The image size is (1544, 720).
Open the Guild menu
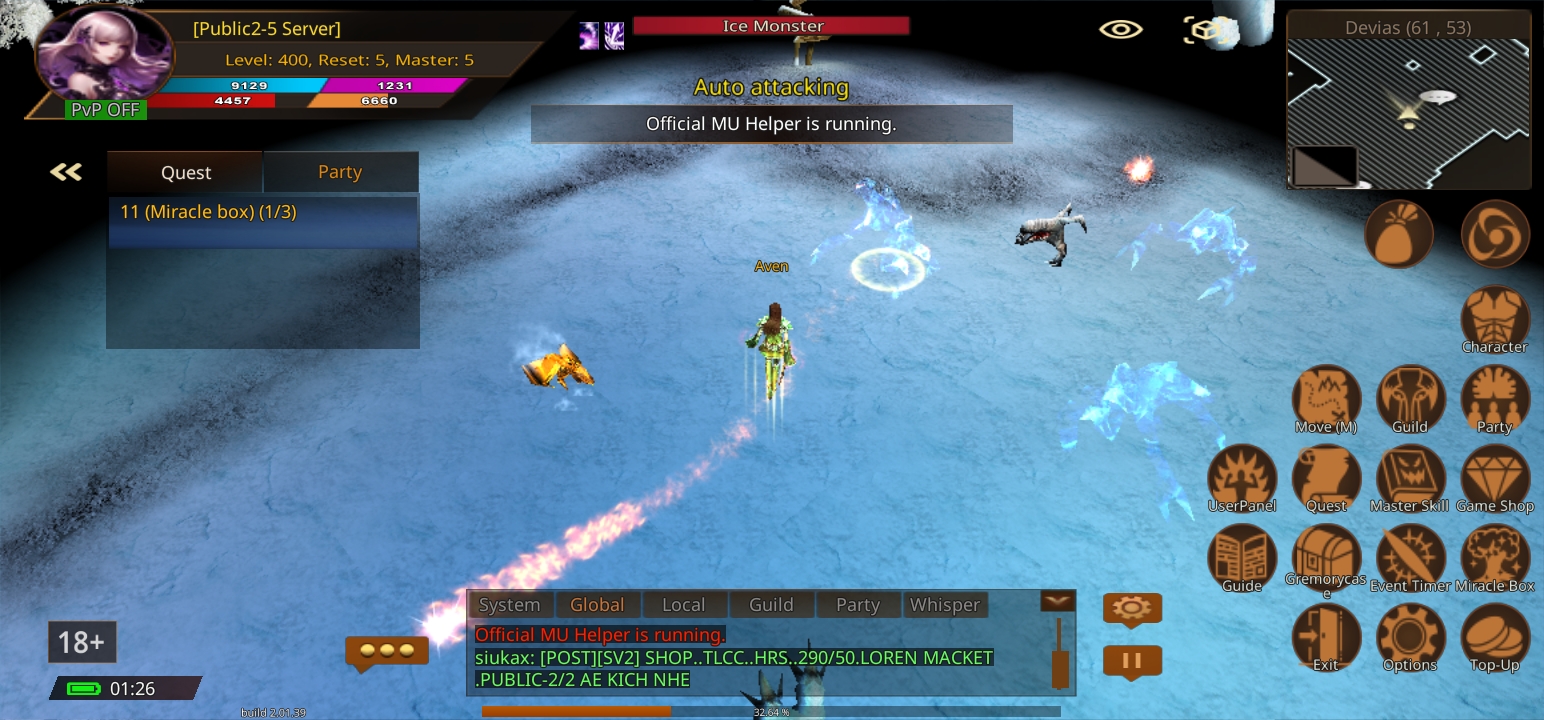click(x=1410, y=398)
